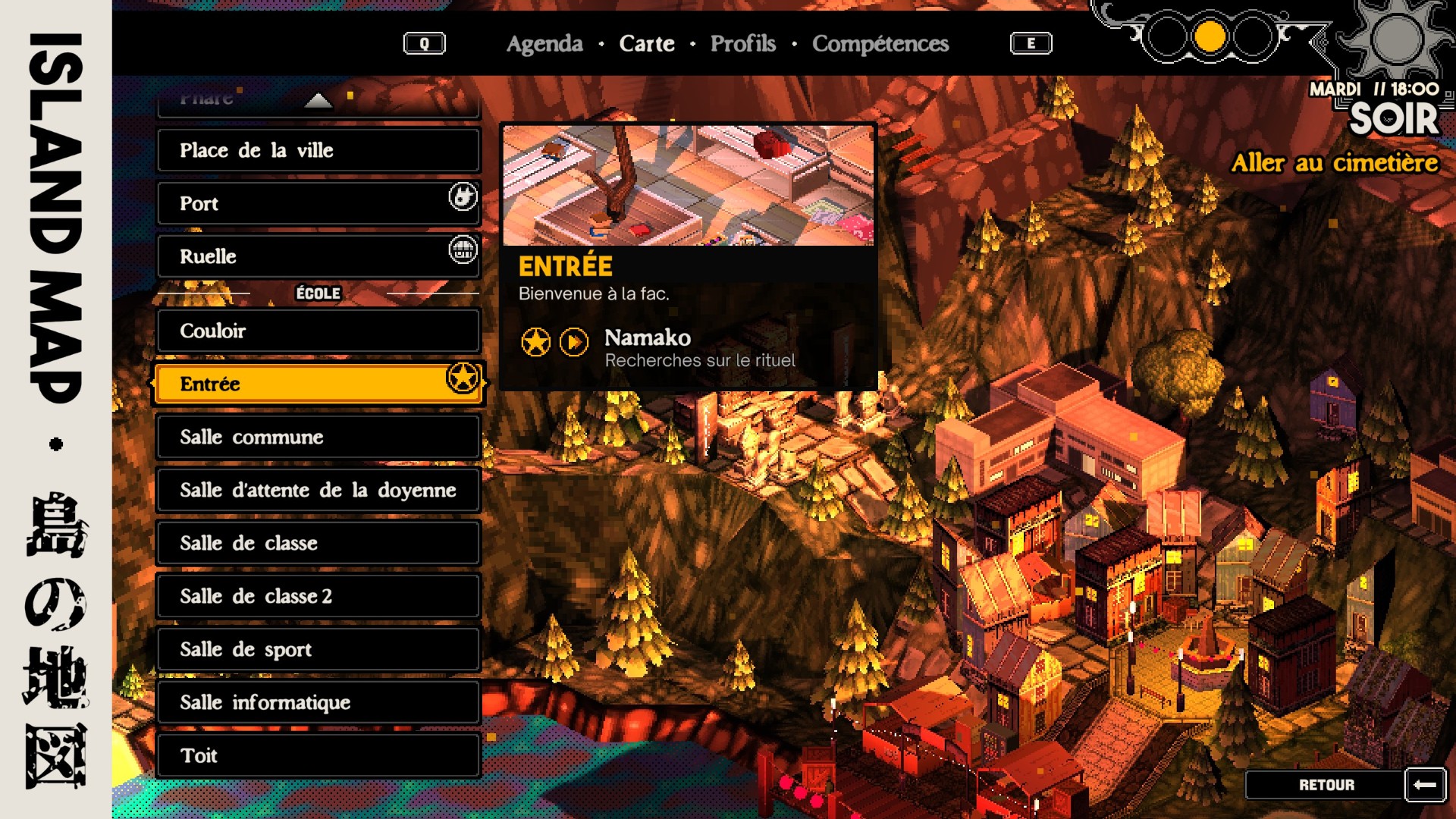The height and width of the screenshot is (819, 1456).
Task: Open the Carte tab
Action: pyautogui.click(x=646, y=44)
